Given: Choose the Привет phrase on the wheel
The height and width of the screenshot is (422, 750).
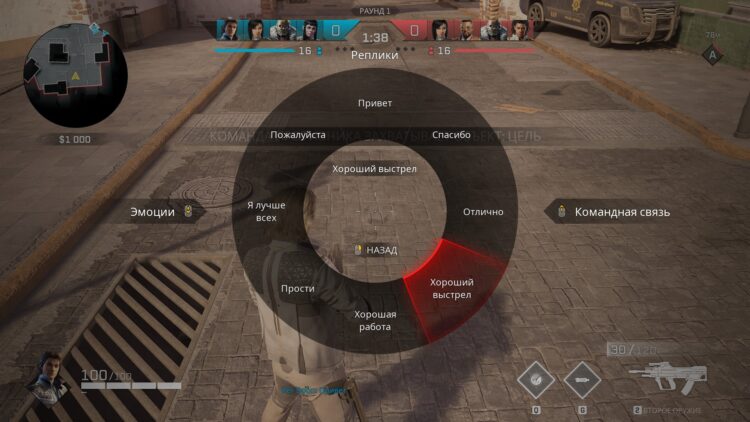Looking at the screenshot, I should pos(375,103).
